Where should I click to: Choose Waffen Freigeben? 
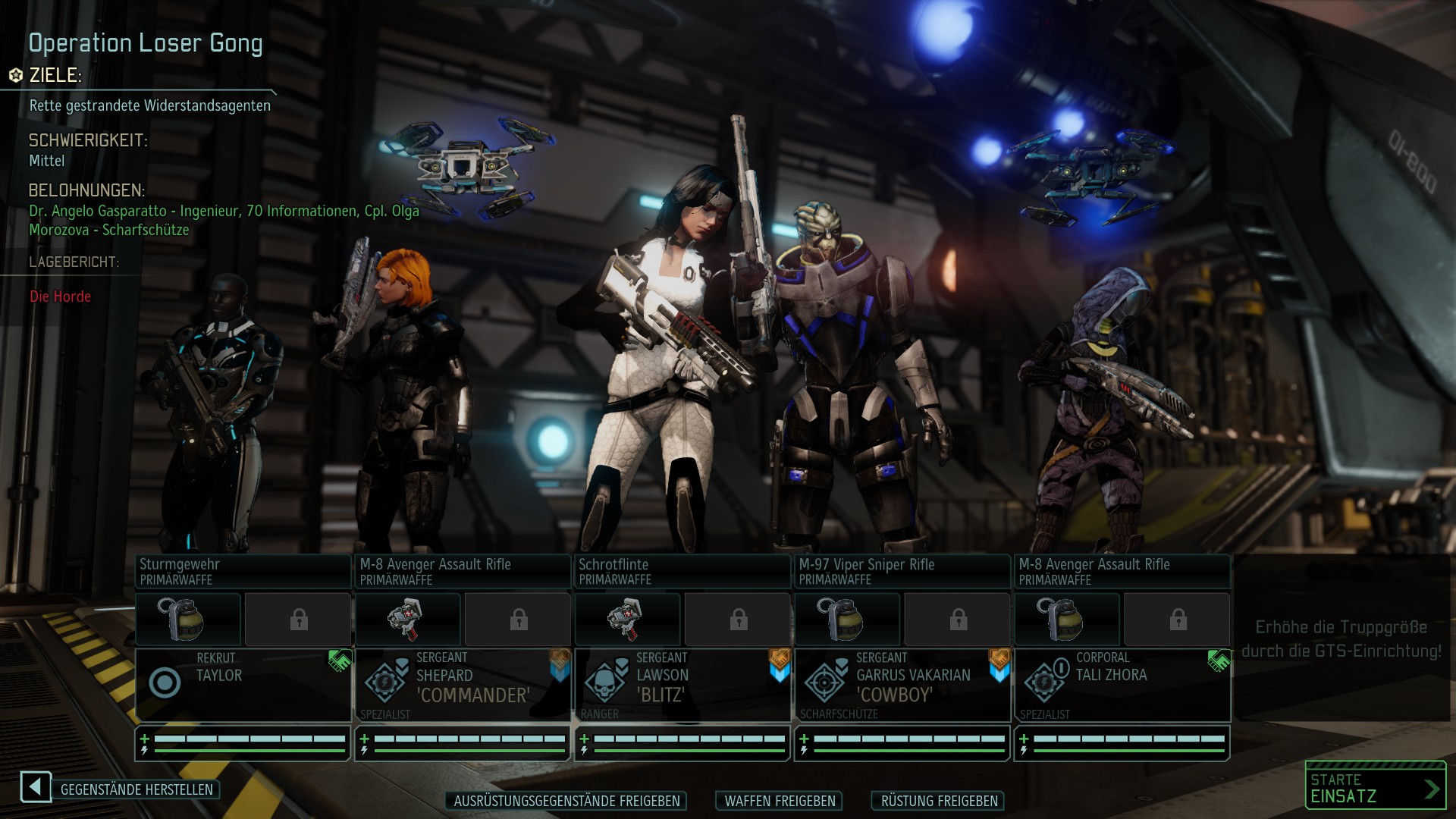pos(780,801)
